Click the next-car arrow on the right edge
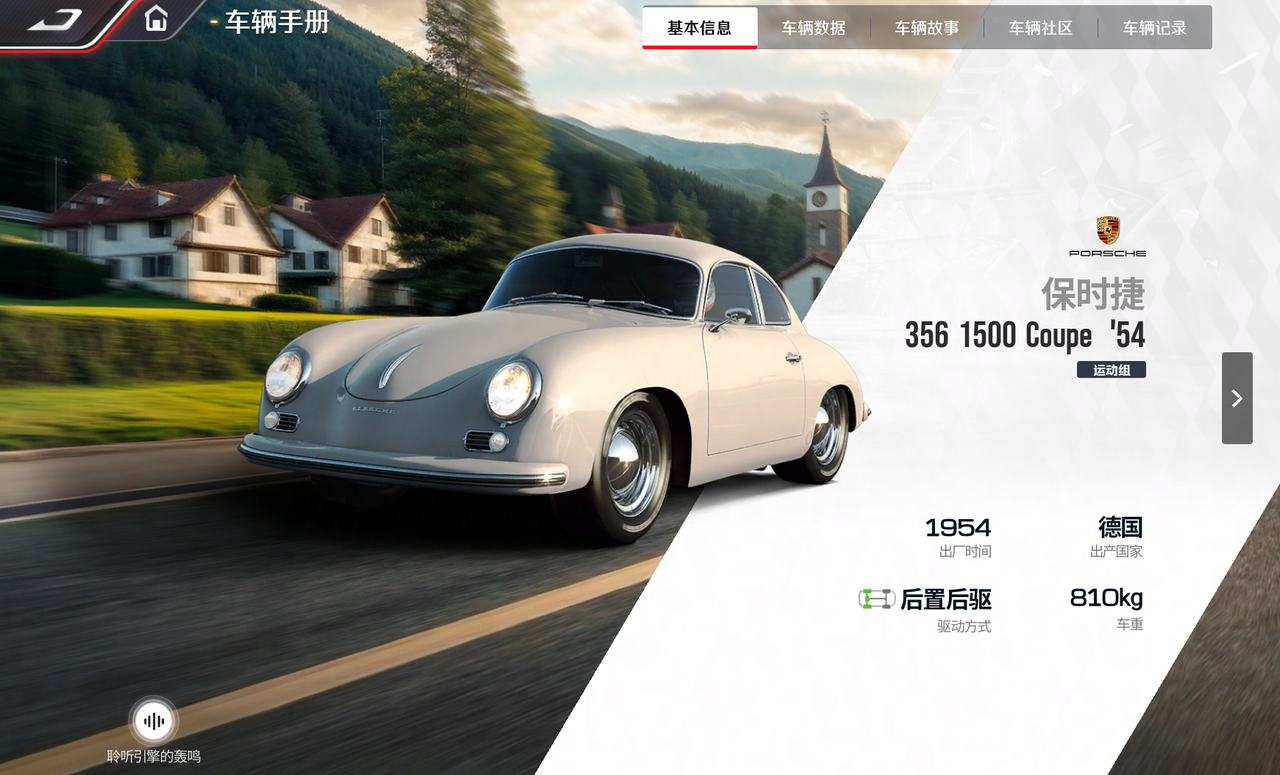This screenshot has width=1280, height=775. [1237, 398]
